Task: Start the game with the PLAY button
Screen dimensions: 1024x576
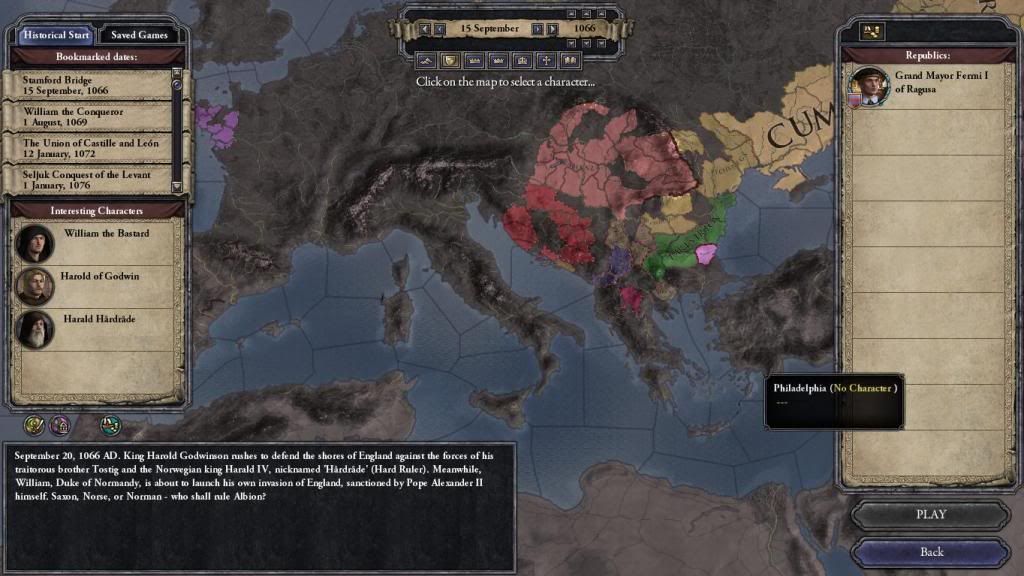Action: (x=930, y=515)
